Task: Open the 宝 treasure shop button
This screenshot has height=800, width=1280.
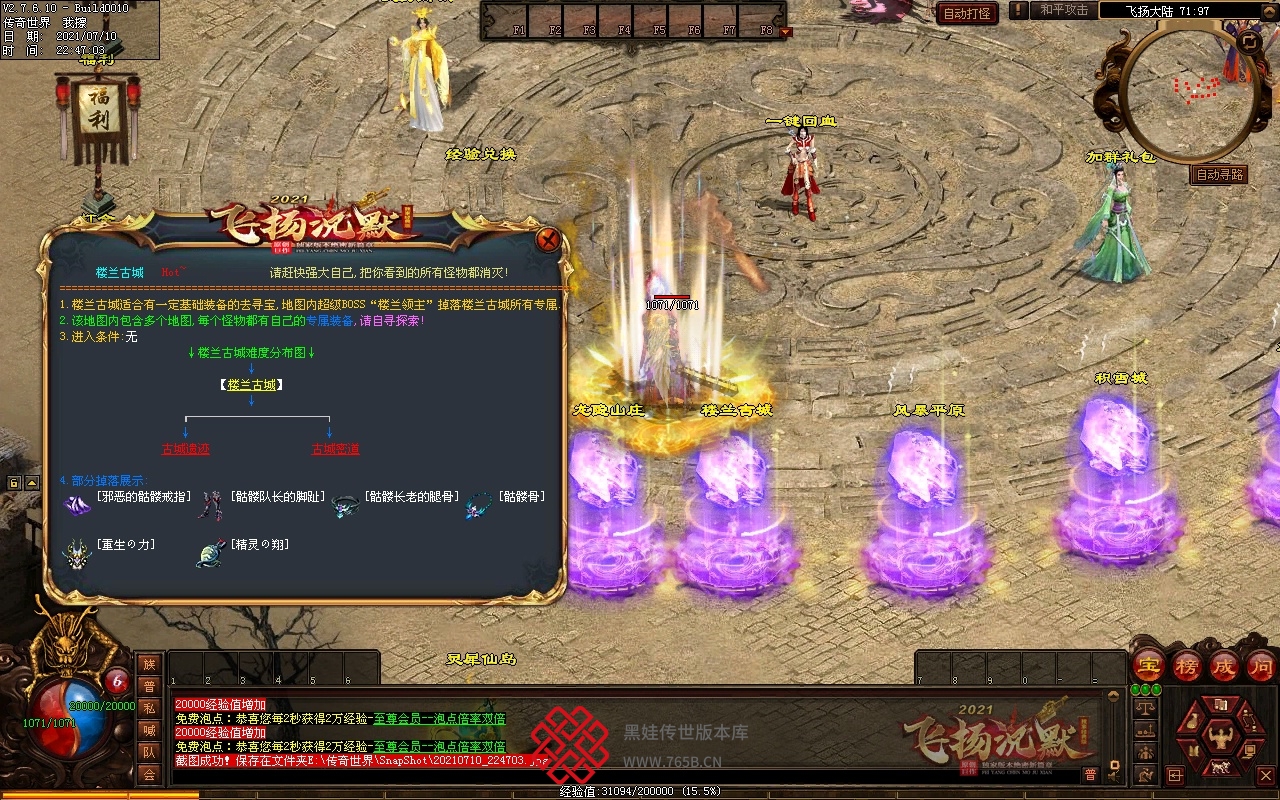Action: coord(1149,665)
